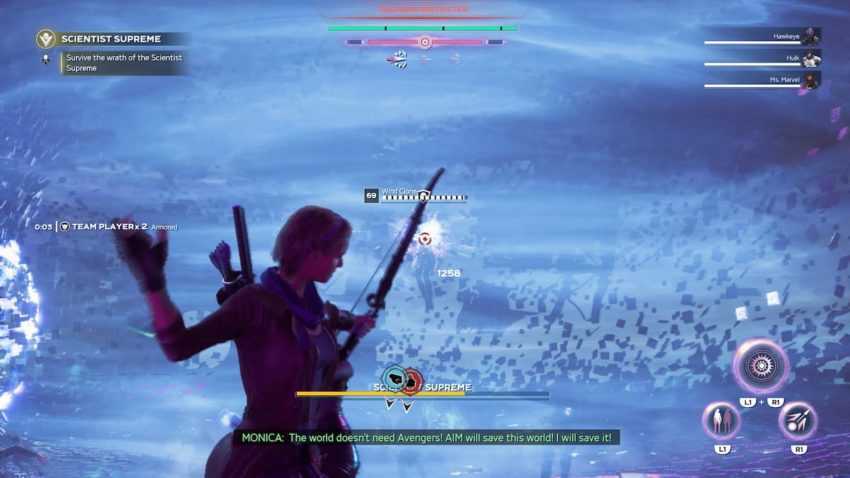The height and width of the screenshot is (478, 850).
Task: Activate the ultimate heroic ability icon
Action: tap(761, 367)
